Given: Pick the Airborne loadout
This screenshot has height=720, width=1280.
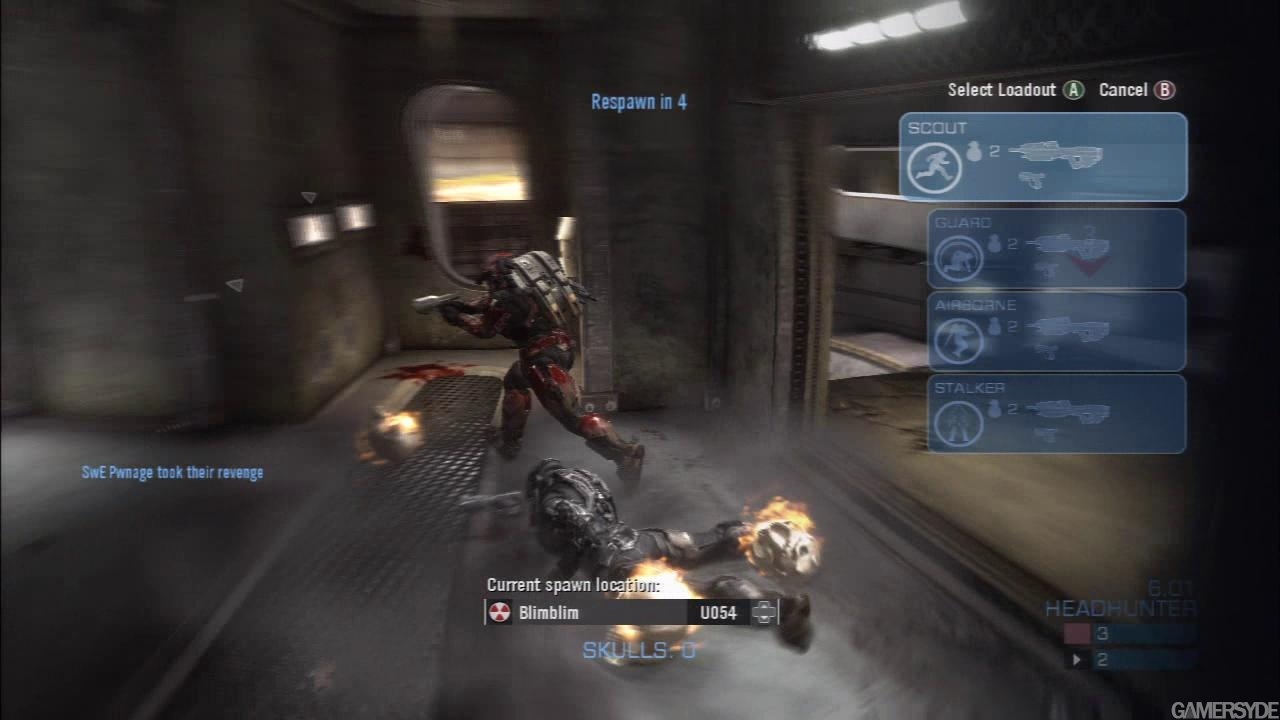Looking at the screenshot, I should (1056, 331).
